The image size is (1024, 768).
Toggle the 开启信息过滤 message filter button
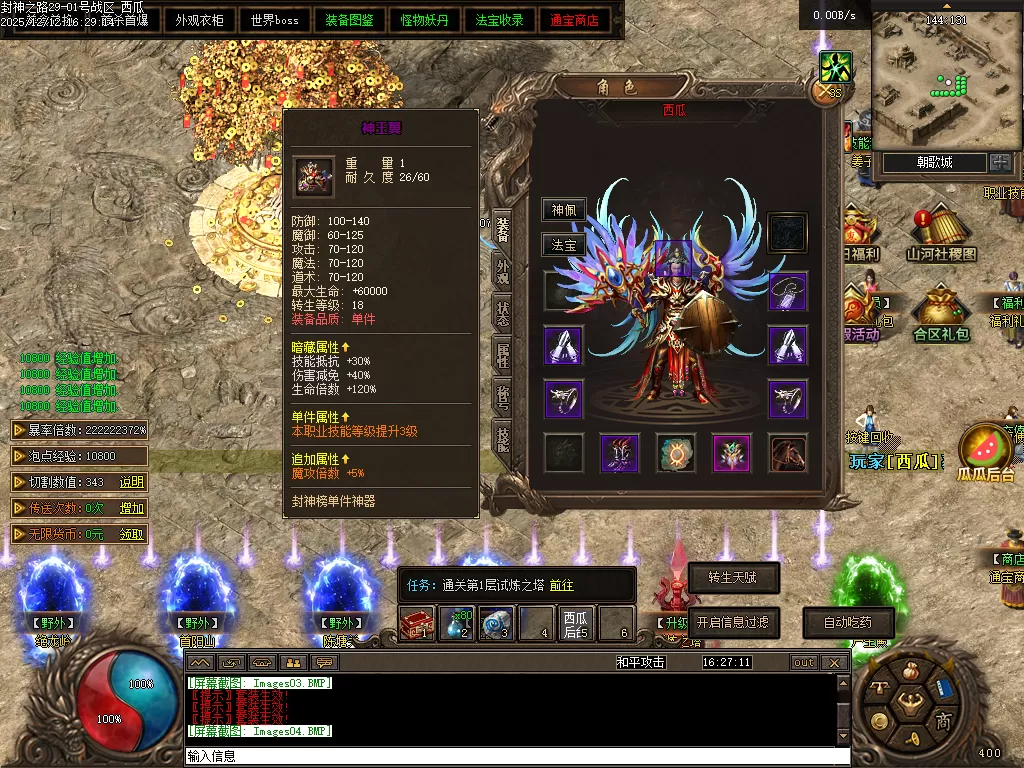[x=733, y=622]
